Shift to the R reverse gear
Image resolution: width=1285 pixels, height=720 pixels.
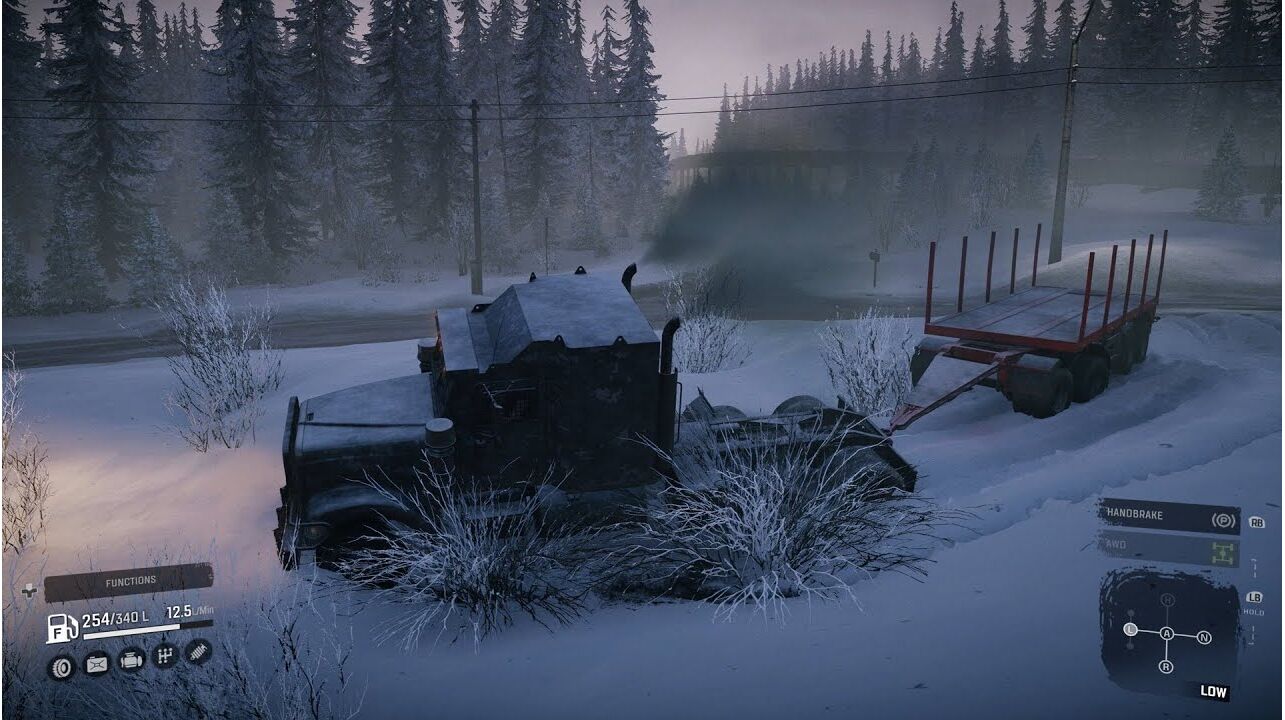click(1166, 666)
